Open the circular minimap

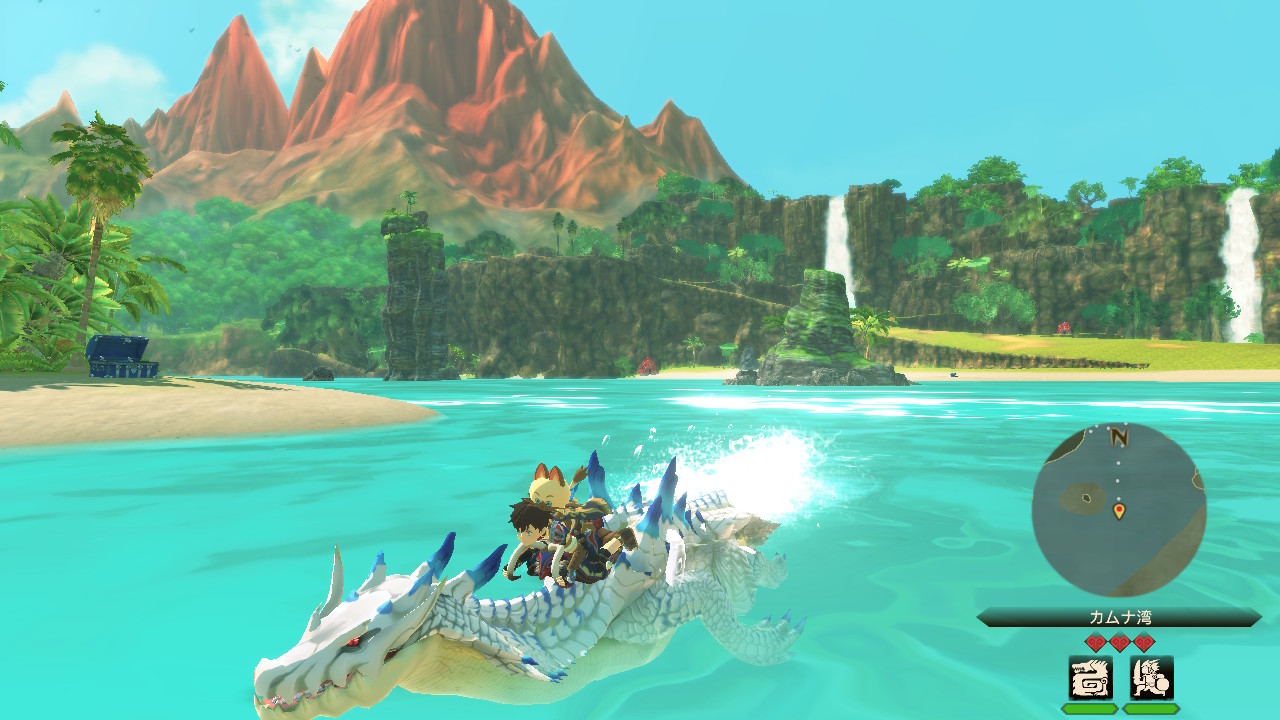coord(1118,509)
